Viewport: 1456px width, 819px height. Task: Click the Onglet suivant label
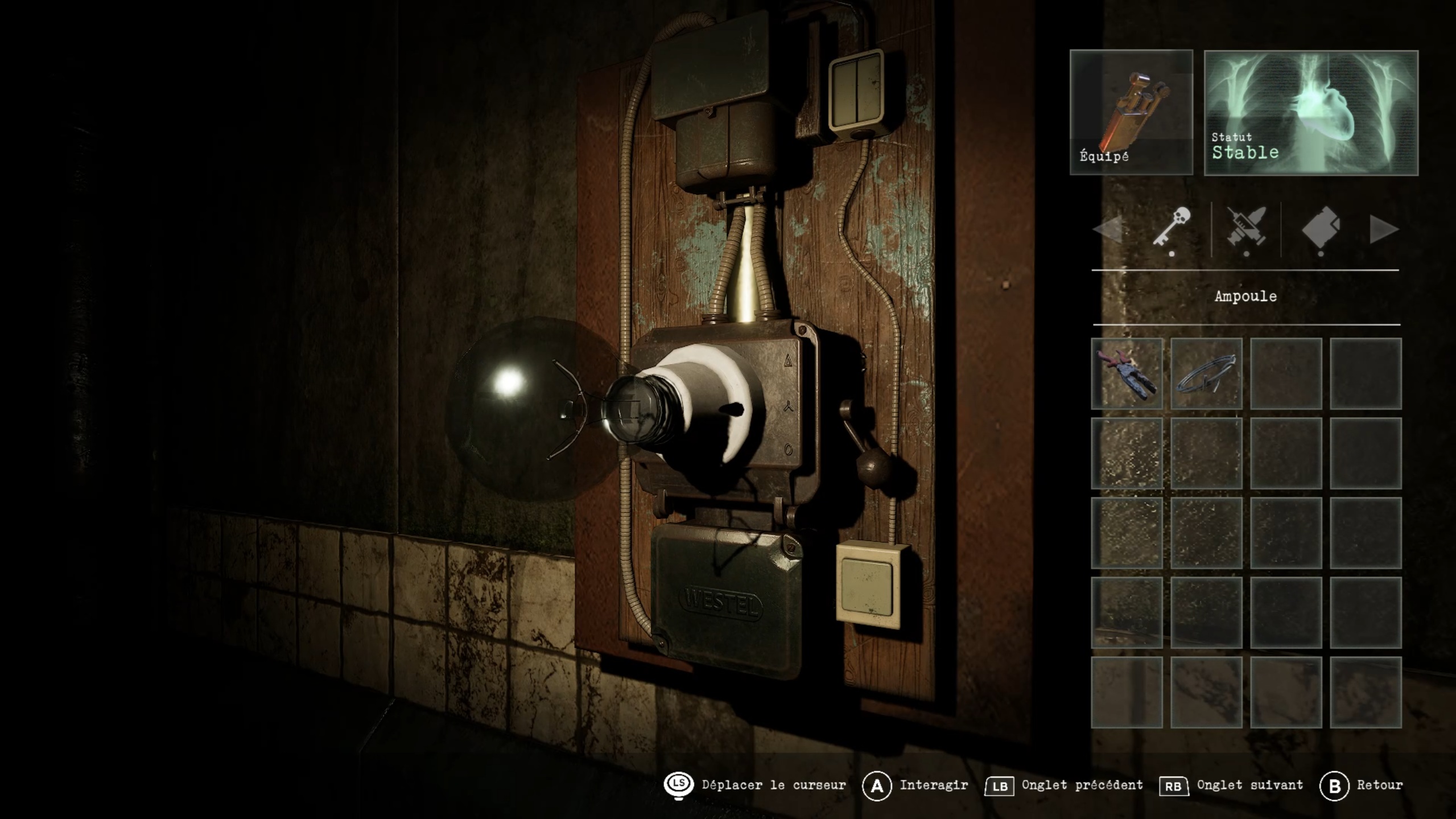click(1249, 785)
